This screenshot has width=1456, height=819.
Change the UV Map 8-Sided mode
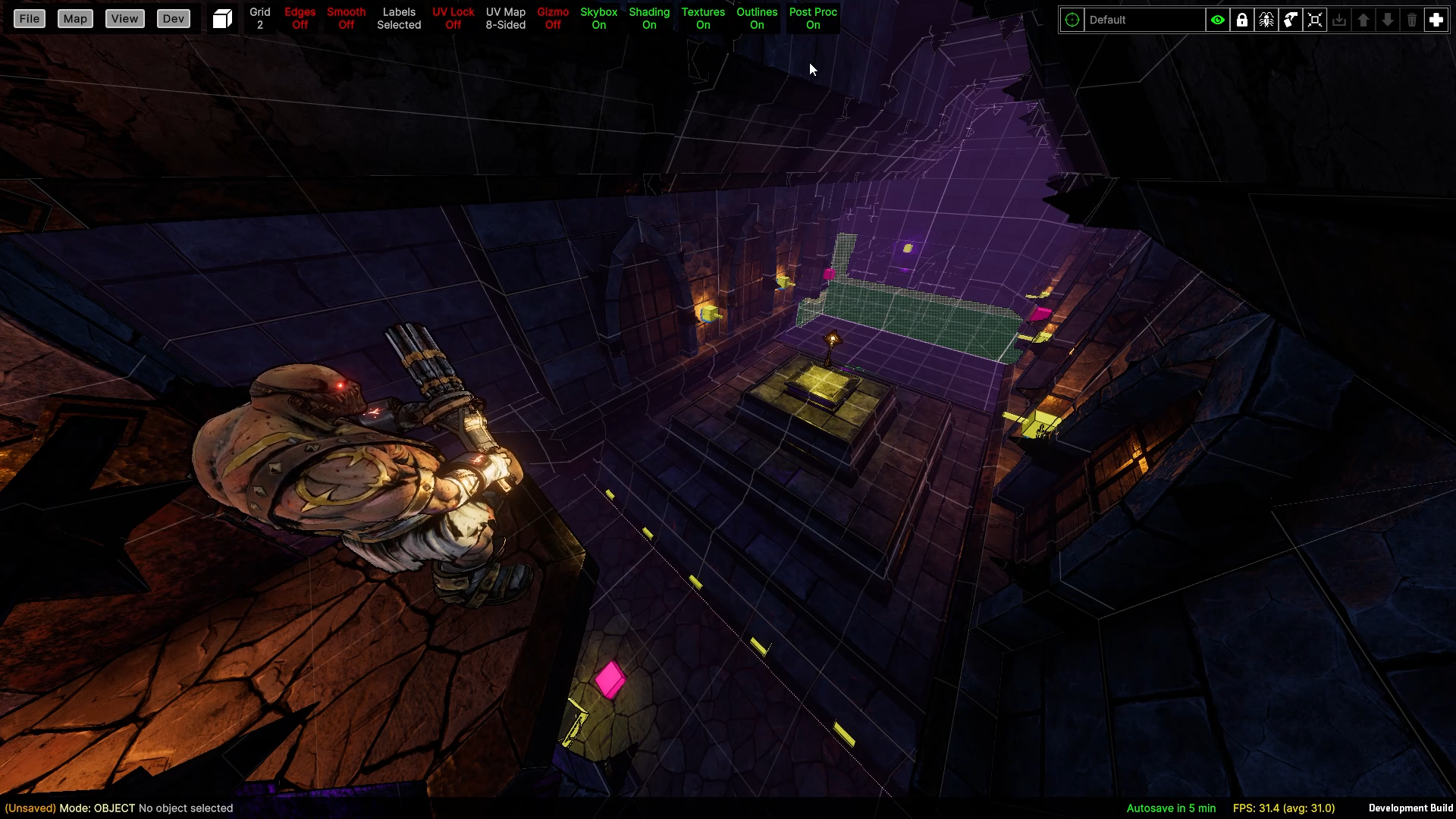[505, 19]
